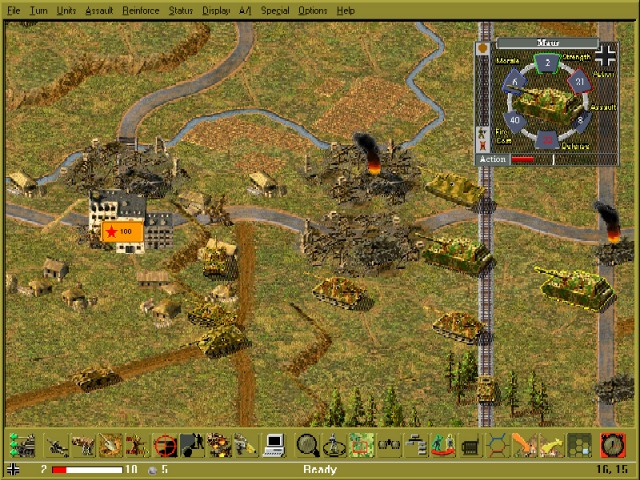
Task: Click the computer monitor toolbar icon
Action: point(274,445)
